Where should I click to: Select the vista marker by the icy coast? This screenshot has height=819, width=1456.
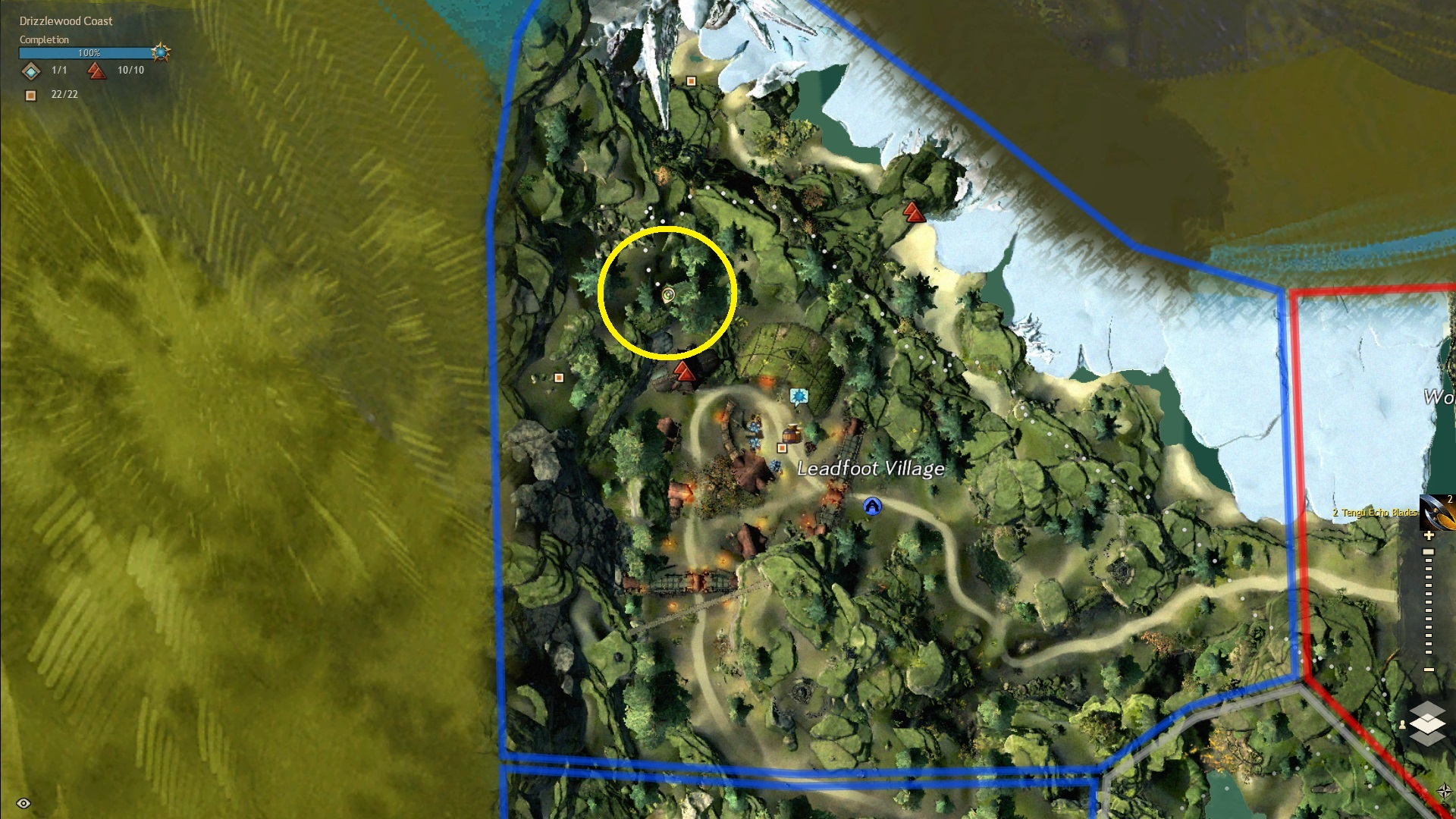tap(914, 212)
